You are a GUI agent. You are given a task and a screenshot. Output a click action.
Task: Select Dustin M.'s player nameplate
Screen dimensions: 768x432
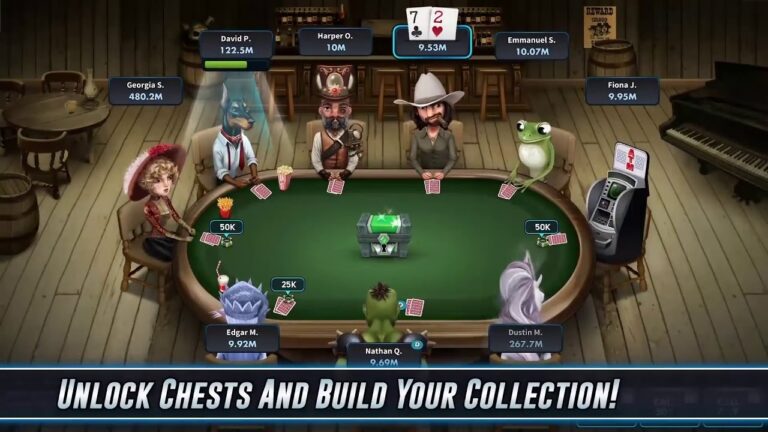[x=526, y=338]
